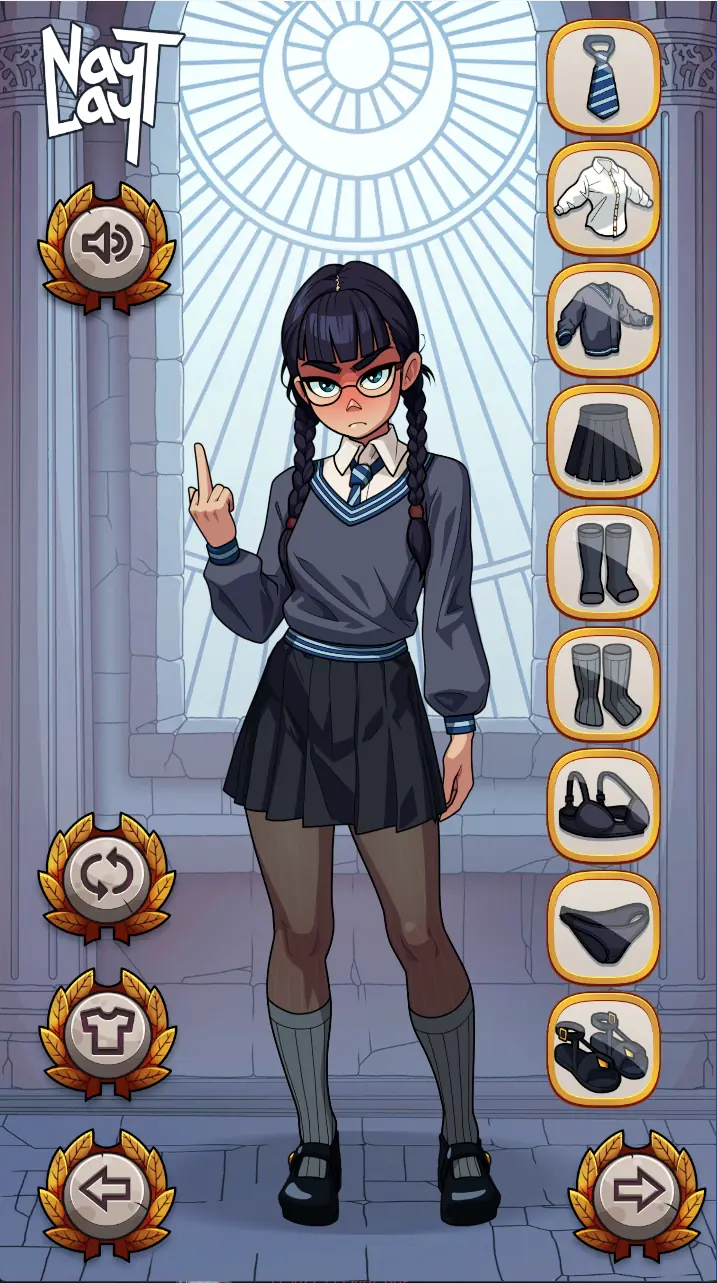Select the black bra item
This screenshot has width=717, height=1283.
tap(604, 806)
